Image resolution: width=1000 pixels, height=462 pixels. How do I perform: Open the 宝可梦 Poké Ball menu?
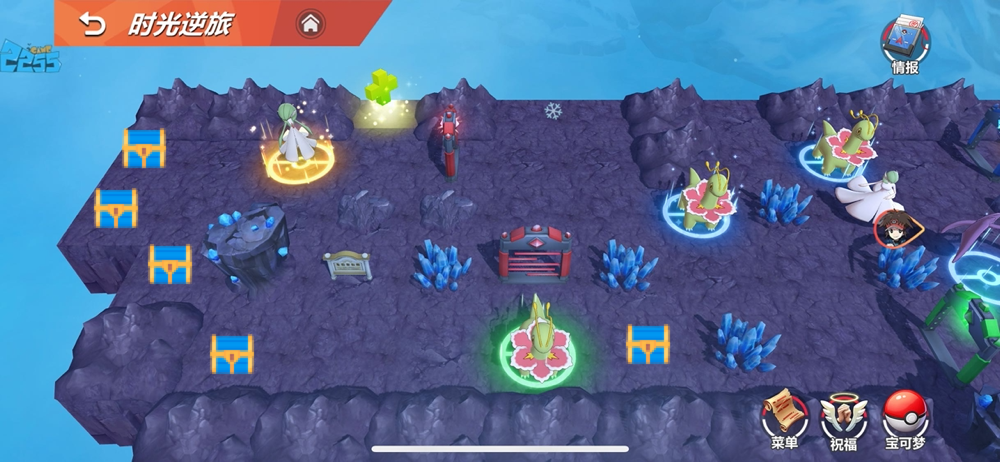click(x=905, y=415)
